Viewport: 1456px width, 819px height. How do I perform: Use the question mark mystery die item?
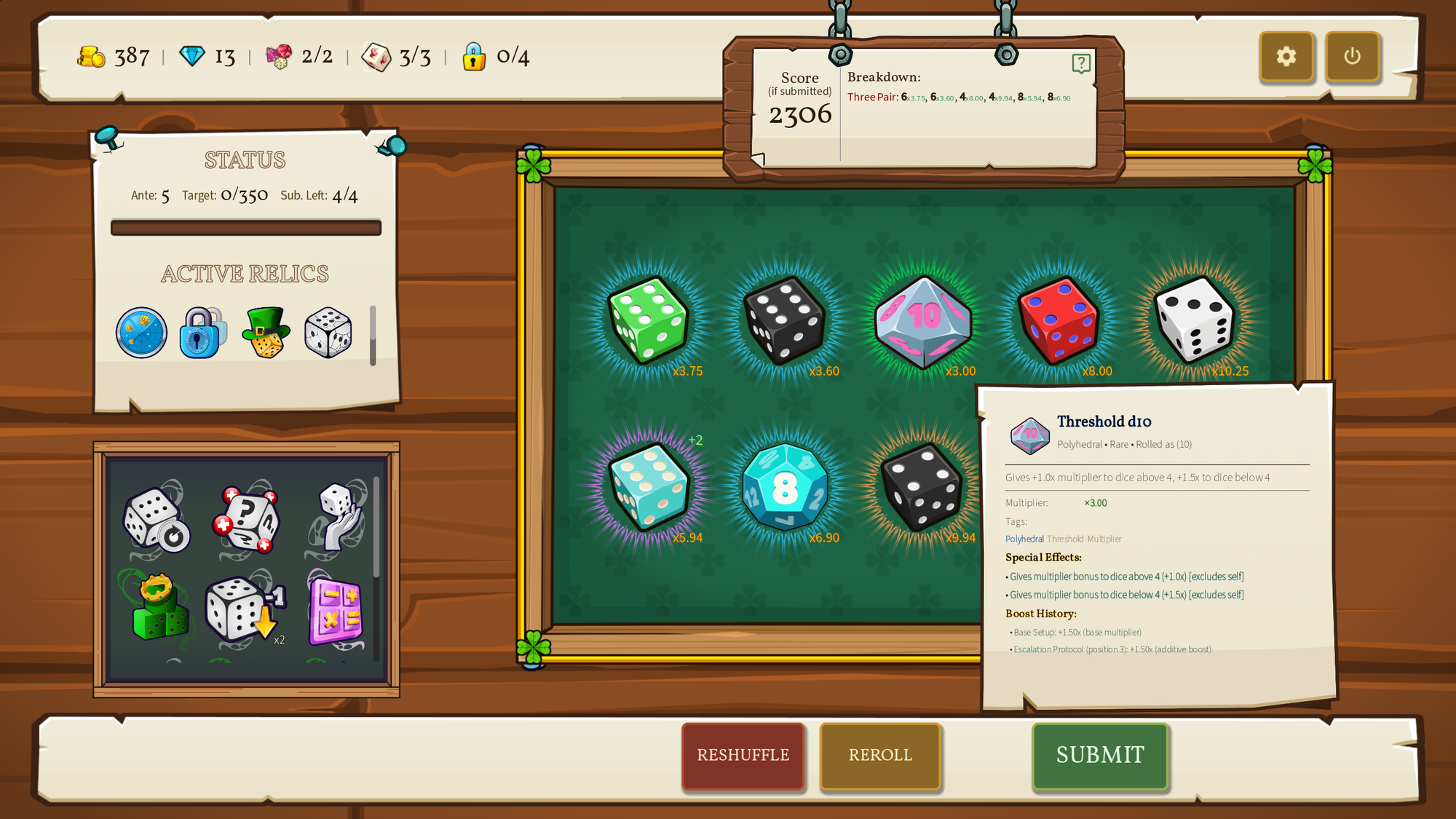(x=247, y=519)
